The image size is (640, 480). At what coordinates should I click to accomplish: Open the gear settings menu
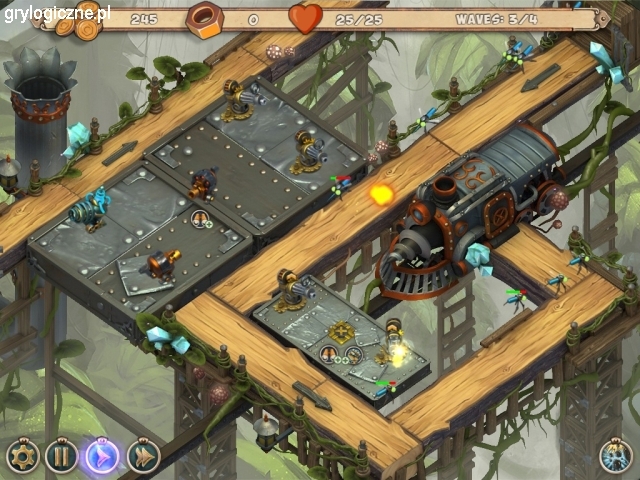22,456
